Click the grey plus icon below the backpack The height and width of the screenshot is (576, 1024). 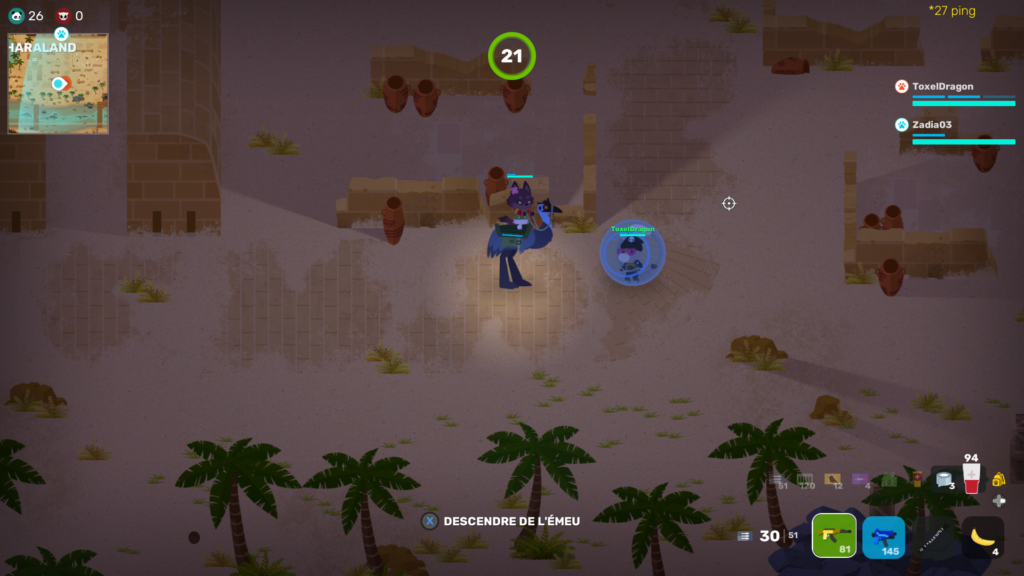(x=998, y=501)
